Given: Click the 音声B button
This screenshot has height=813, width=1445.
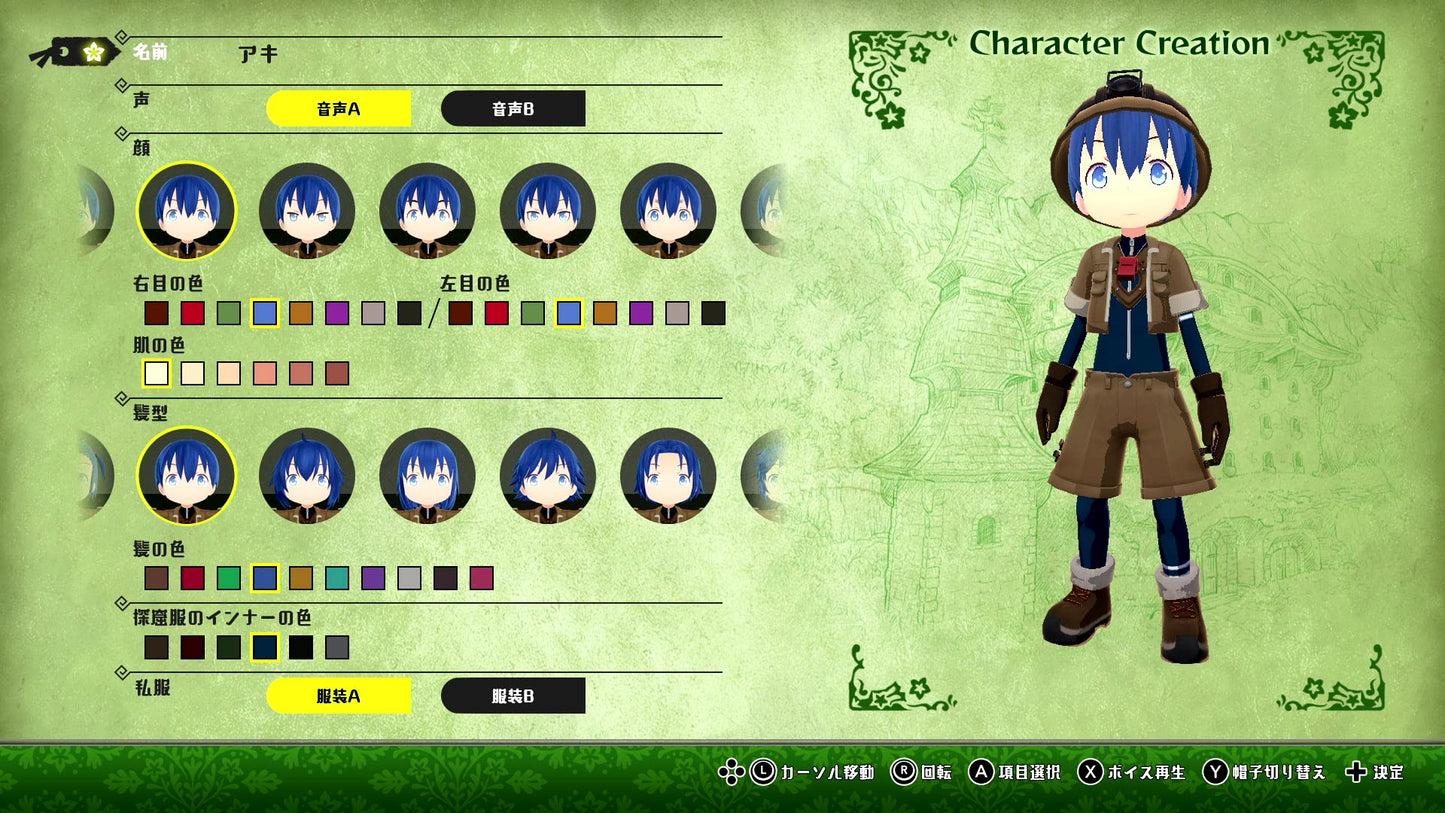Looking at the screenshot, I should (514, 108).
